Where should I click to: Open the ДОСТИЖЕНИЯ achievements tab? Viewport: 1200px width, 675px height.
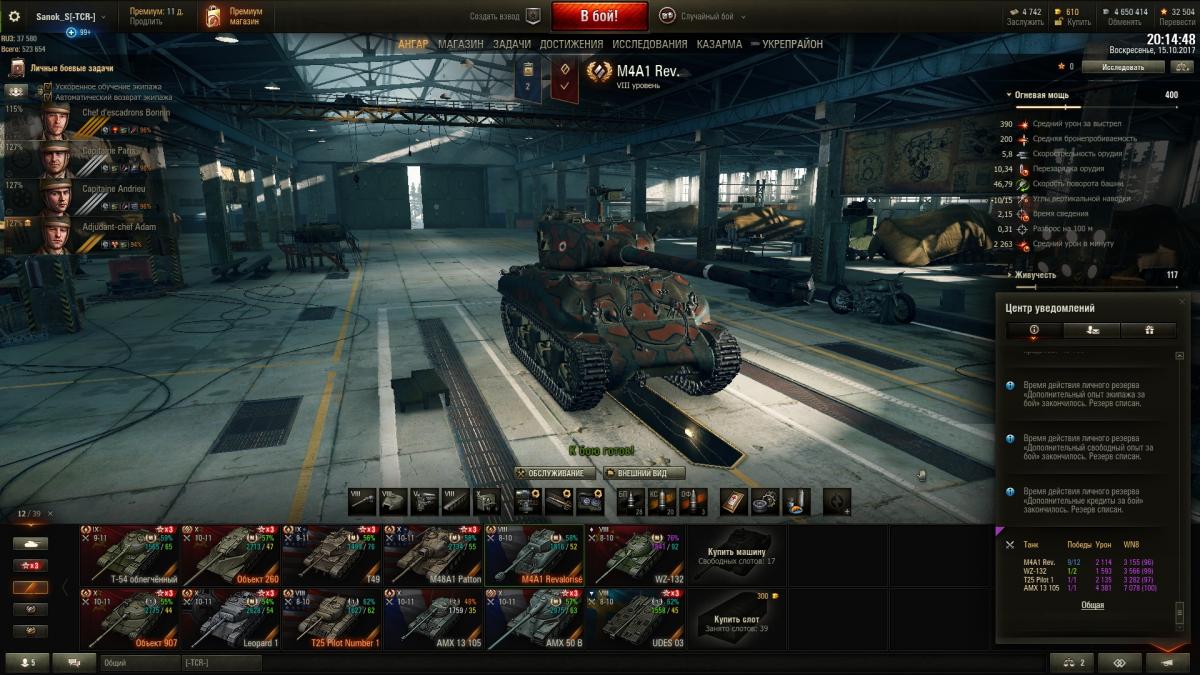point(571,44)
